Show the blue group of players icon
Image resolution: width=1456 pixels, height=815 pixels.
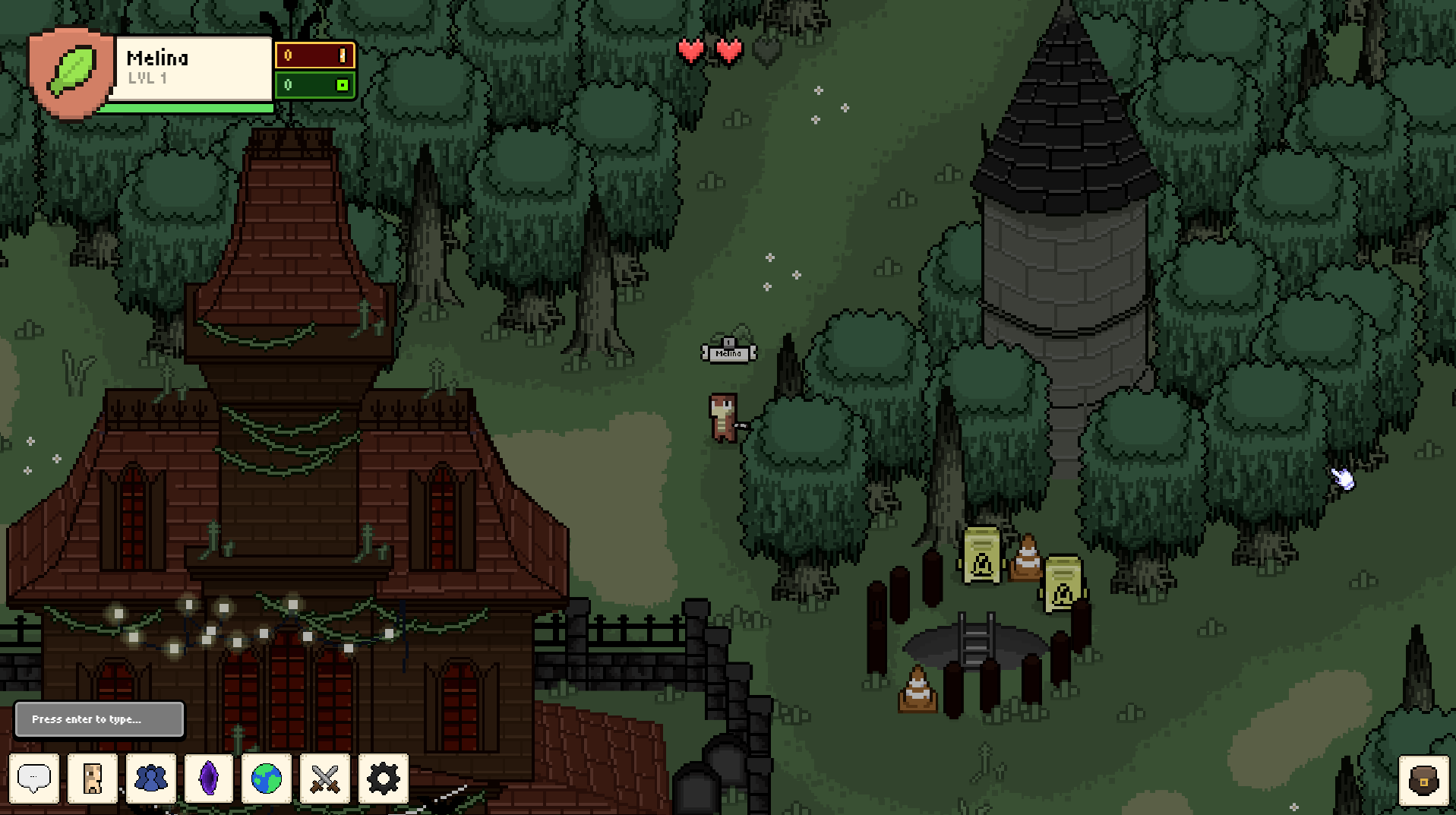coord(151,778)
